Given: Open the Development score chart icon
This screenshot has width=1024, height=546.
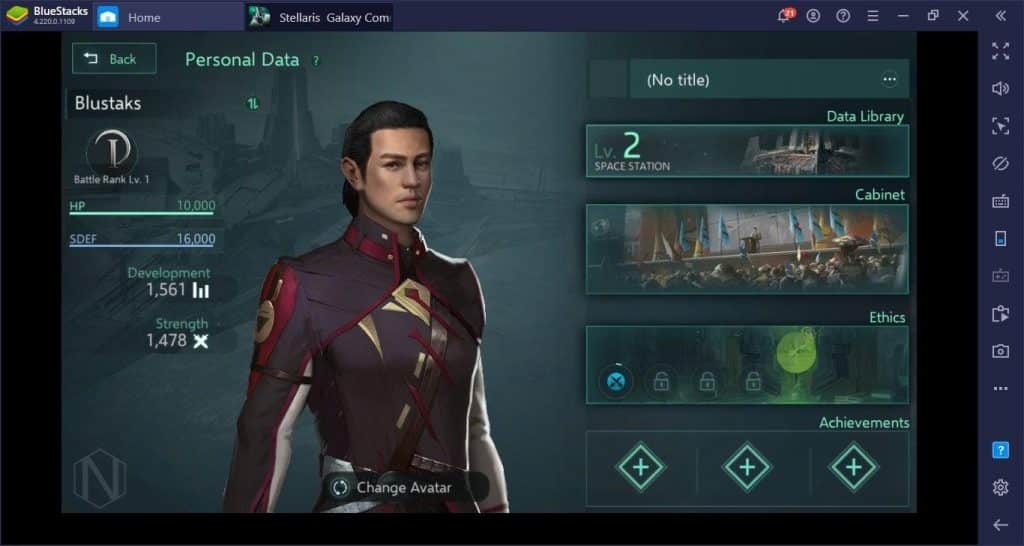Looking at the screenshot, I should tap(201, 290).
